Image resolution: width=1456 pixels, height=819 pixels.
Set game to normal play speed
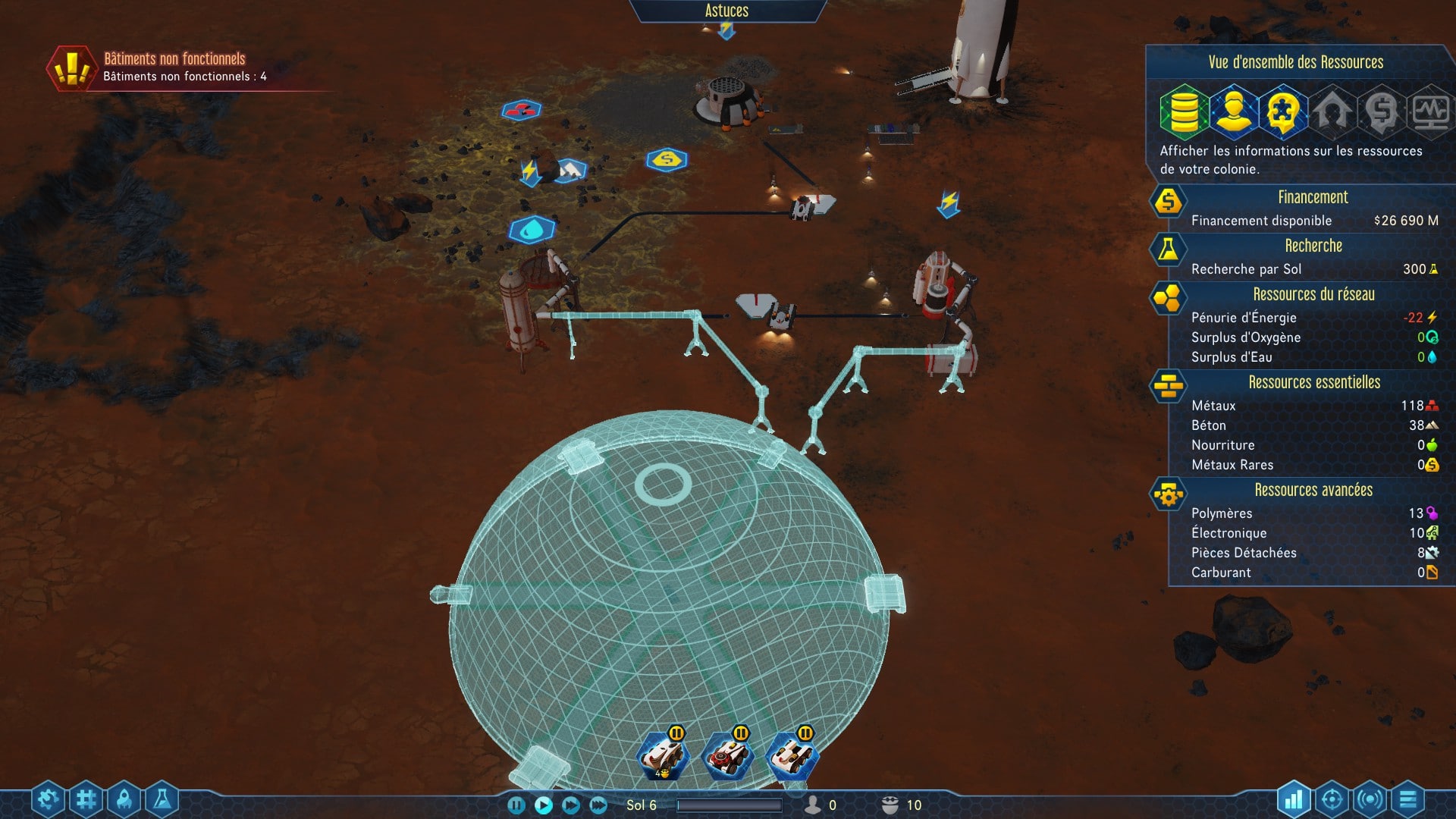point(544,805)
